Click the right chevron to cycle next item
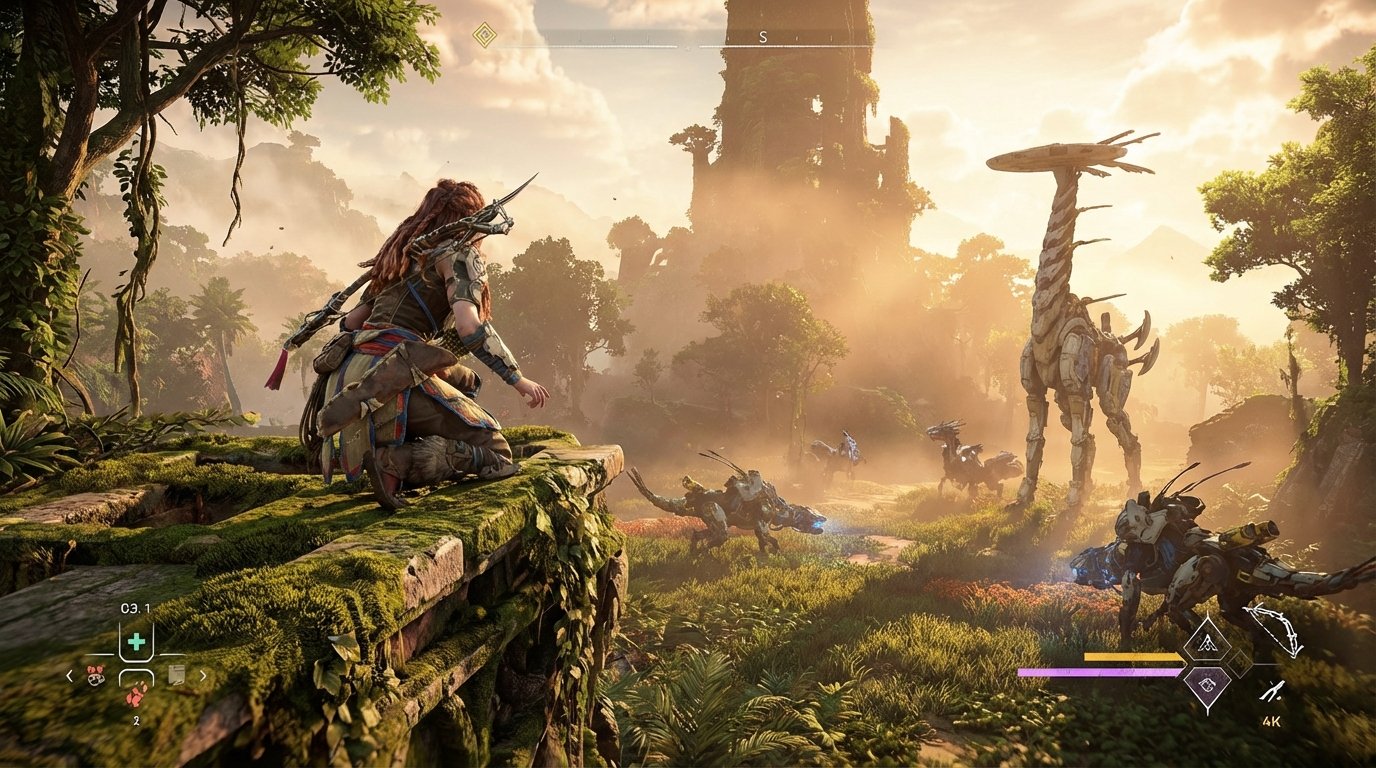1376x768 pixels. click(x=203, y=675)
